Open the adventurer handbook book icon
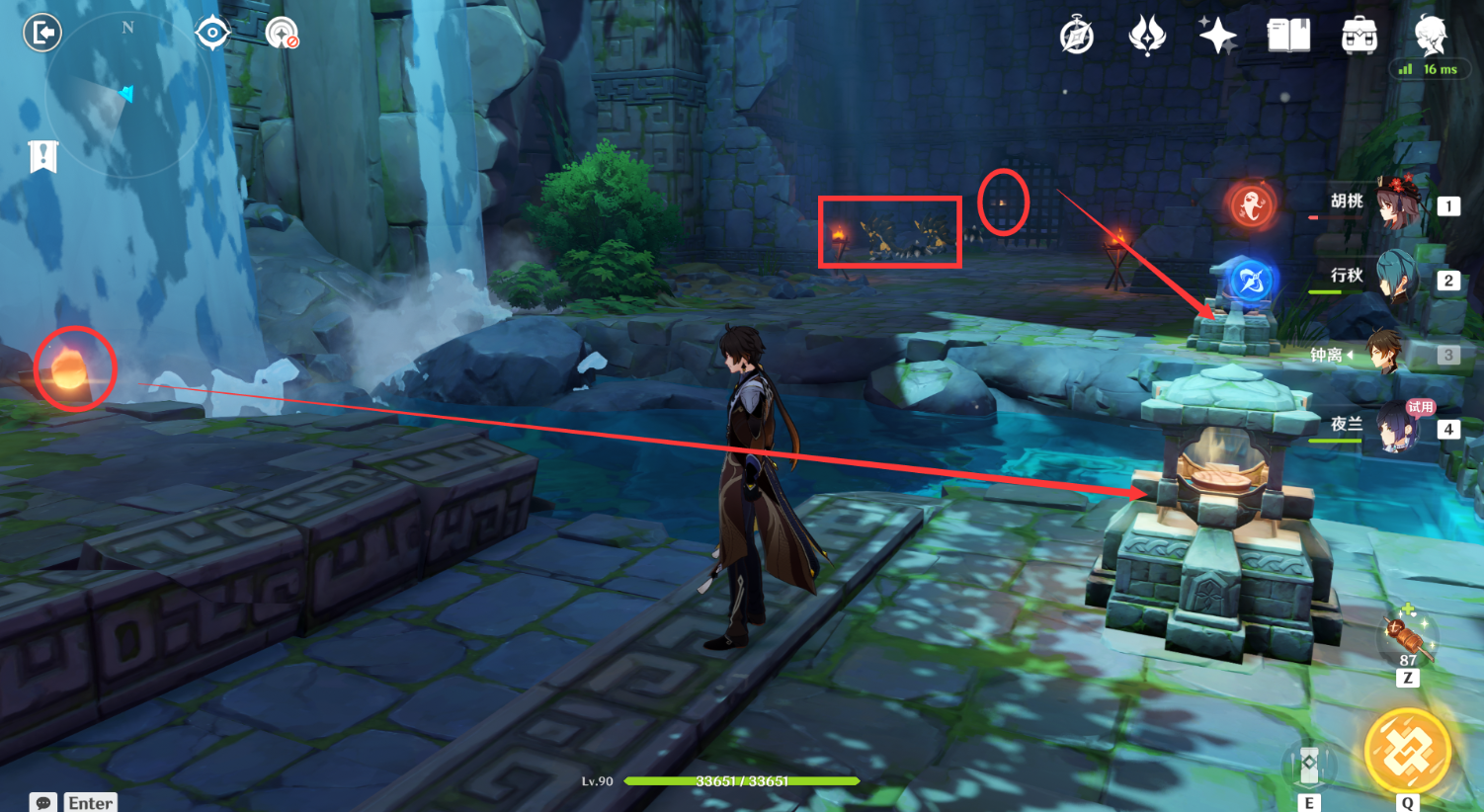The height and width of the screenshot is (812, 1484). (1288, 37)
